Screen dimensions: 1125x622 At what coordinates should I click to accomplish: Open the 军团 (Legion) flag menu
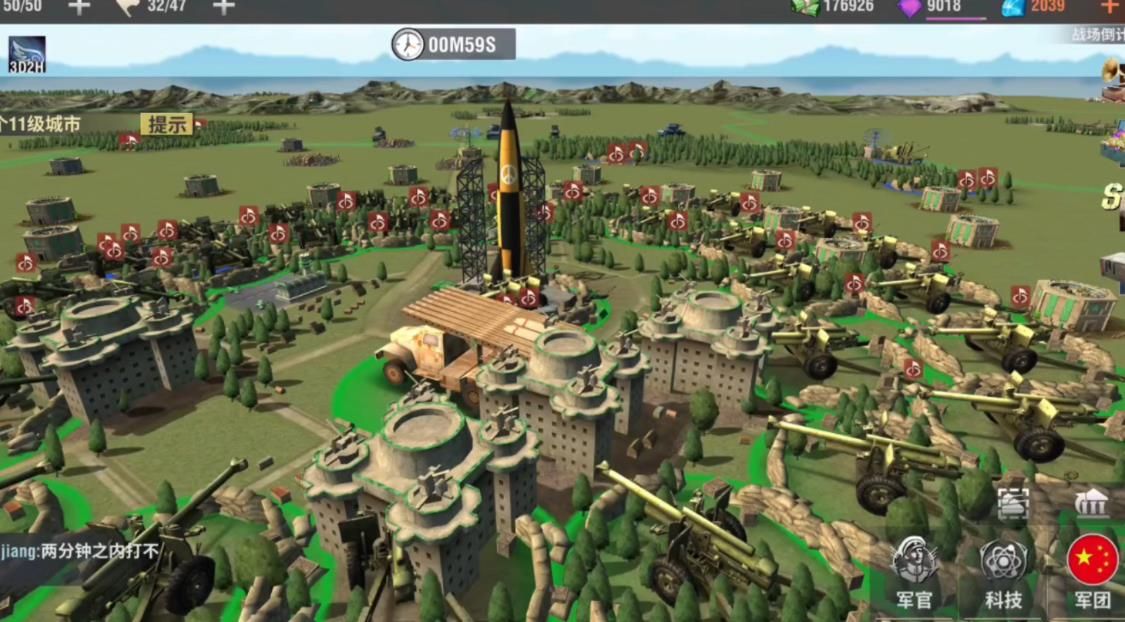tap(1092, 571)
